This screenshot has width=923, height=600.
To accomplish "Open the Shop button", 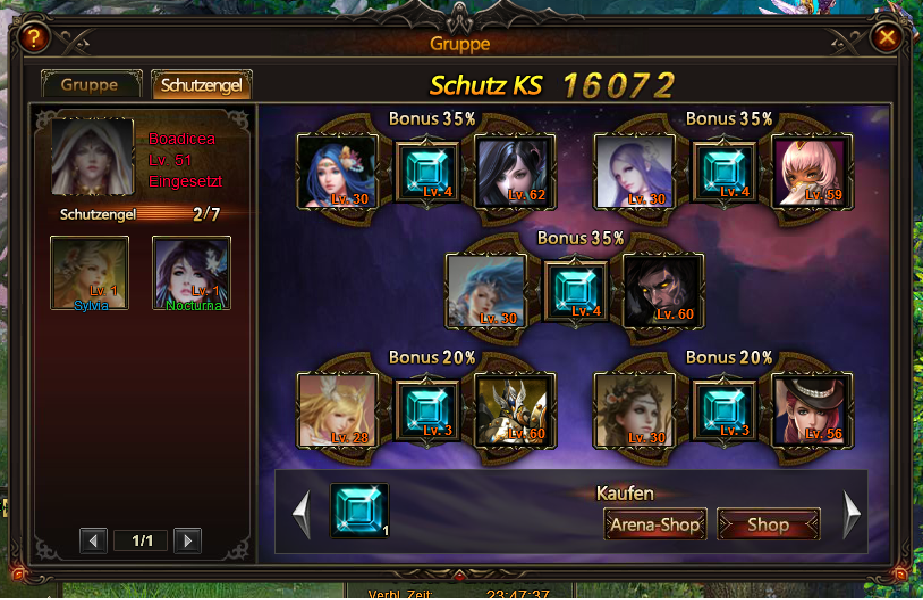I will coord(768,524).
